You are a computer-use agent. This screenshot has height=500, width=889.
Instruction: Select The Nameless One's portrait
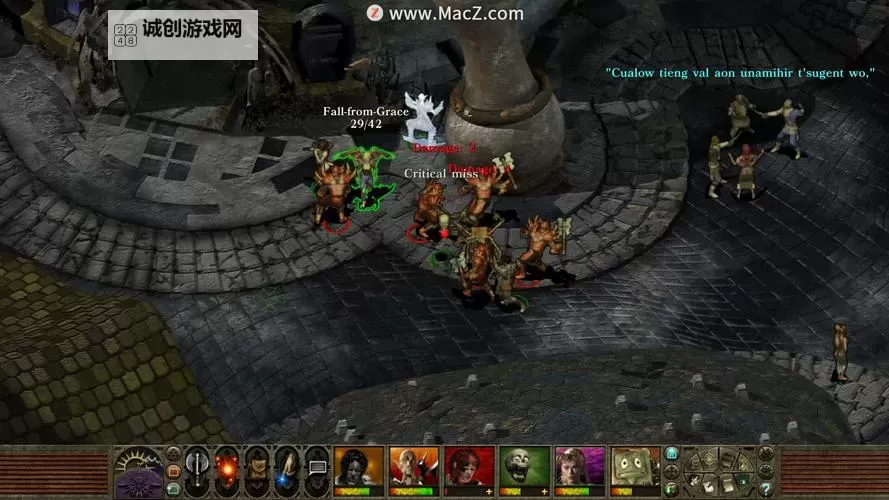tap(358, 466)
